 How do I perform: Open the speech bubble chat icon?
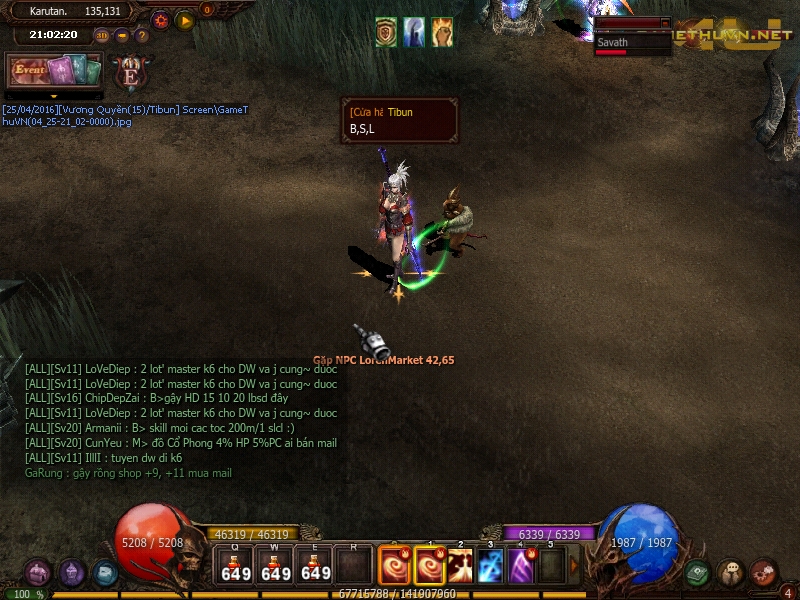pos(731,573)
